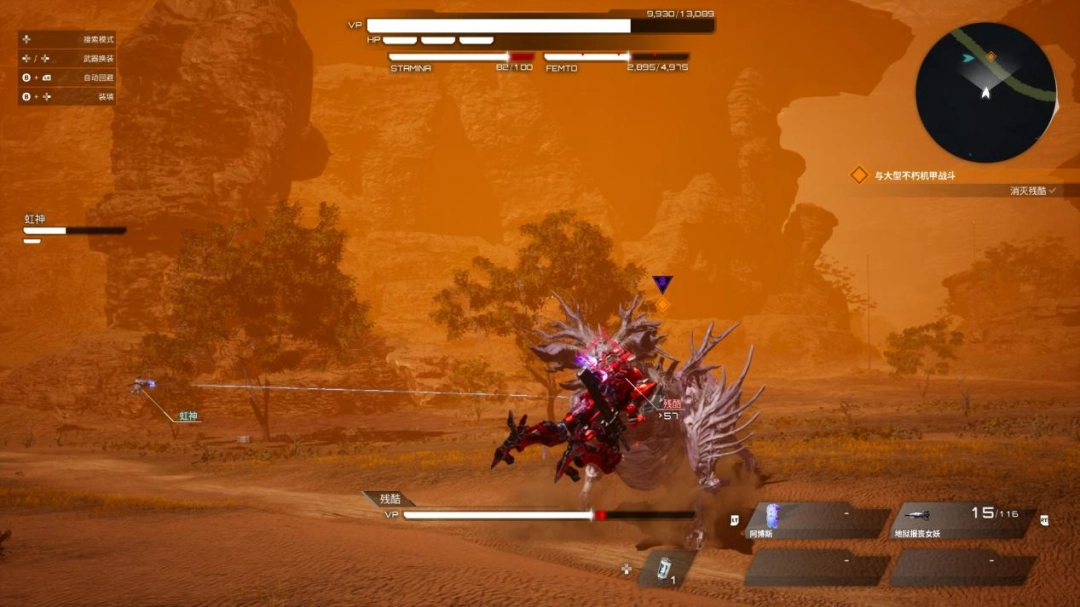Open the 与大型不朽机甲战斗 objective tracker
The height and width of the screenshot is (607, 1080).
pyautogui.click(x=915, y=175)
